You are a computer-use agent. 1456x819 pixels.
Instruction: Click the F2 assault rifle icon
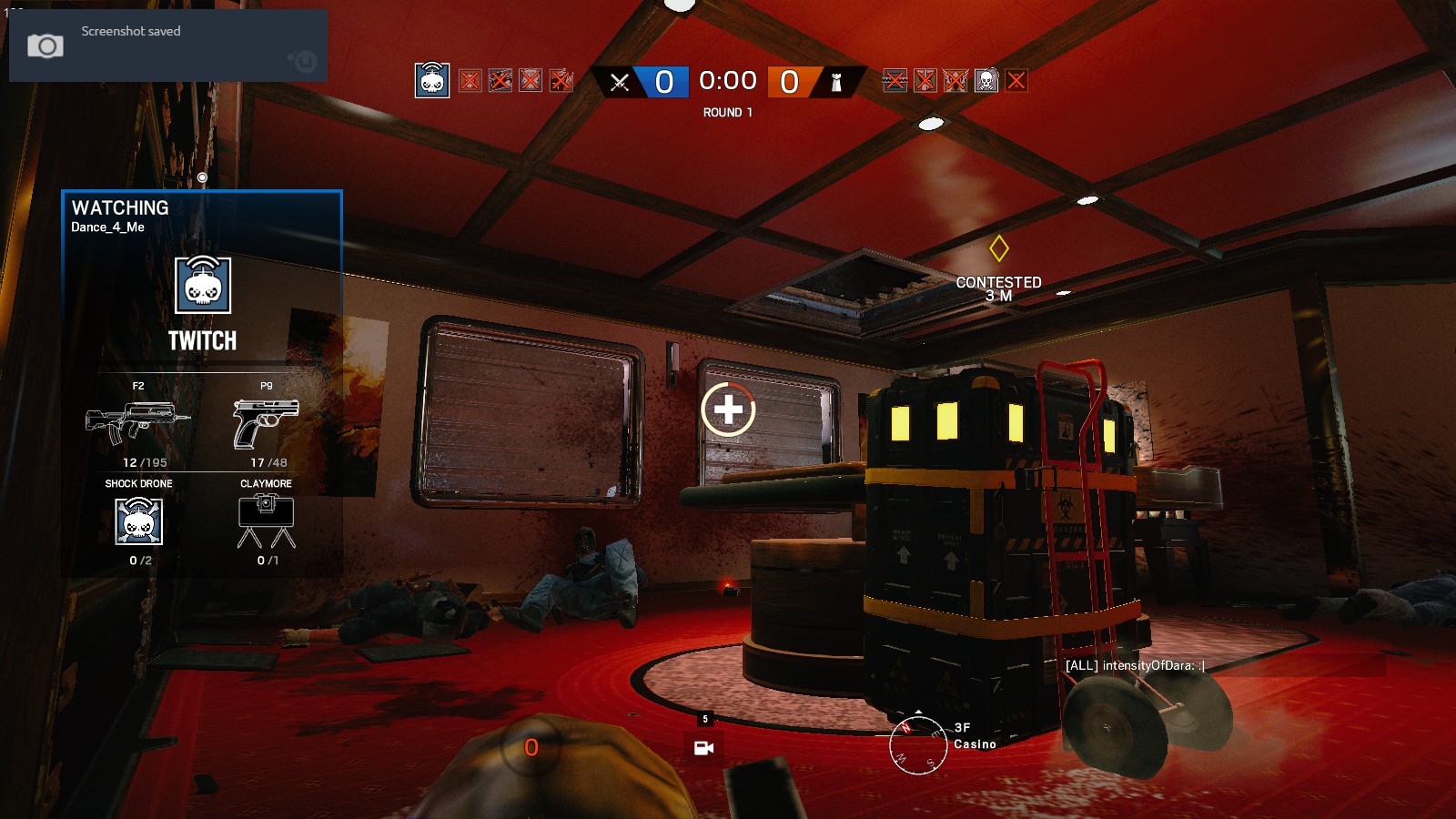pyautogui.click(x=137, y=420)
